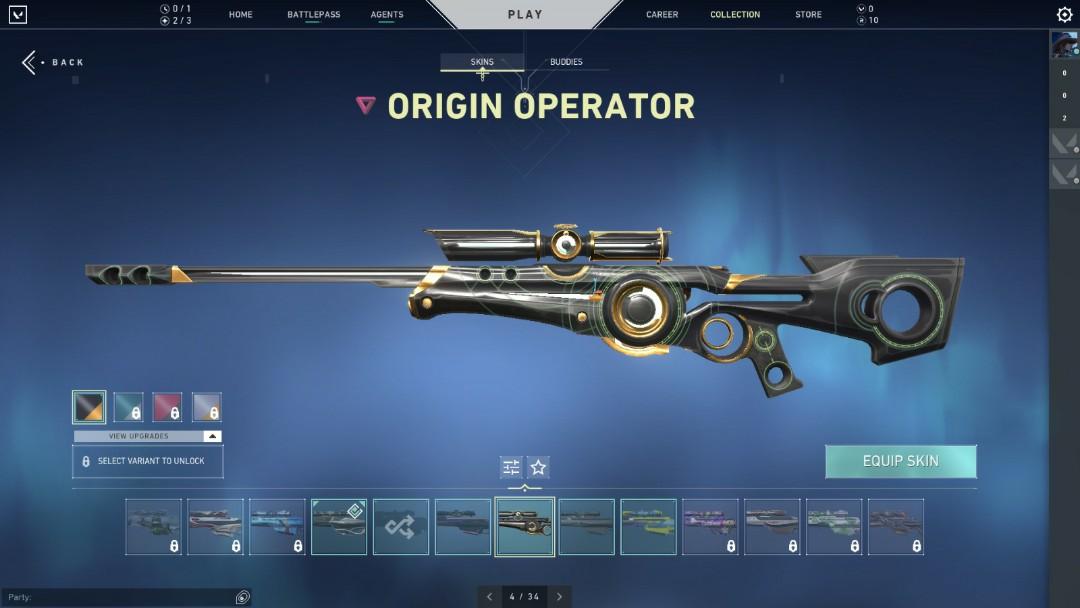Visit the Store

[x=808, y=15]
